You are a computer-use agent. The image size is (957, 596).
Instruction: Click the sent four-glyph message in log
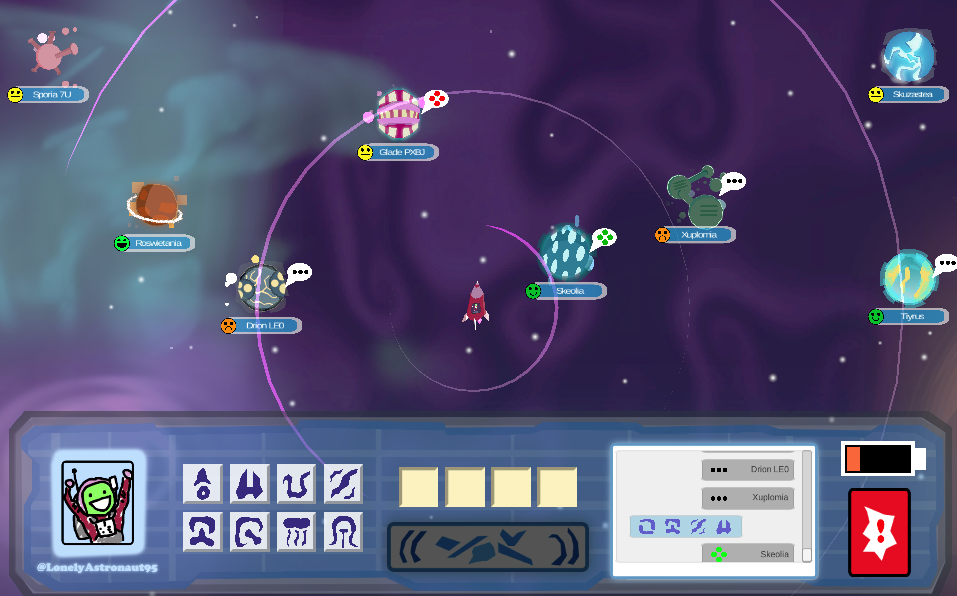point(686,526)
